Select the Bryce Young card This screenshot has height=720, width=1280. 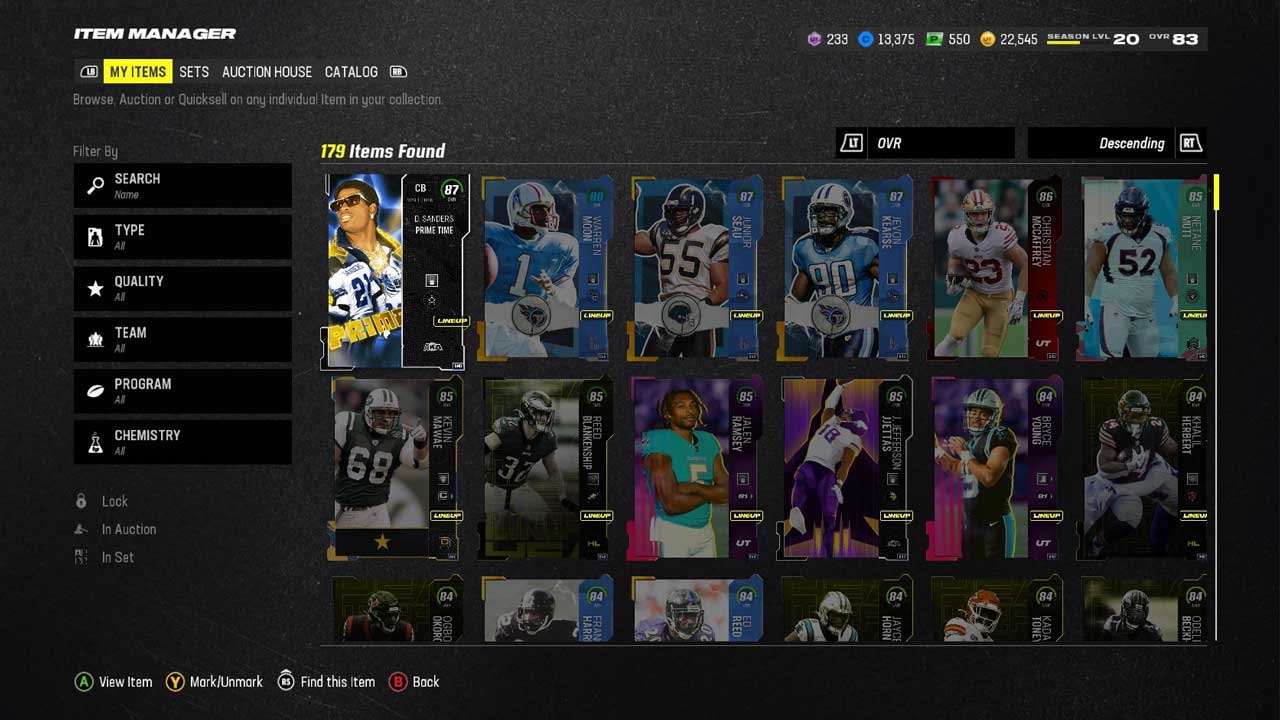(996, 468)
